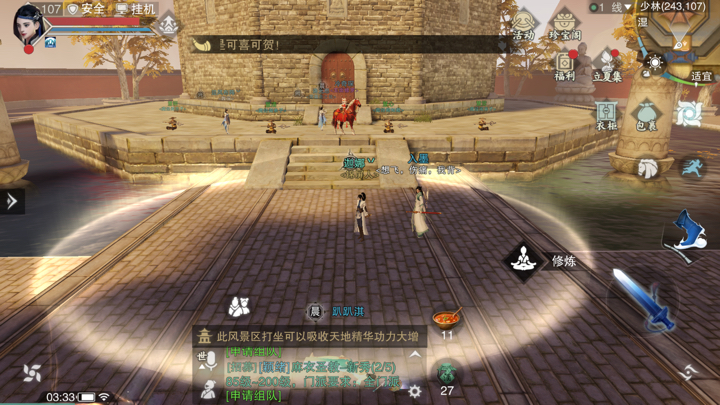
Task: Open the 活动 events menu
Action: [x=524, y=25]
